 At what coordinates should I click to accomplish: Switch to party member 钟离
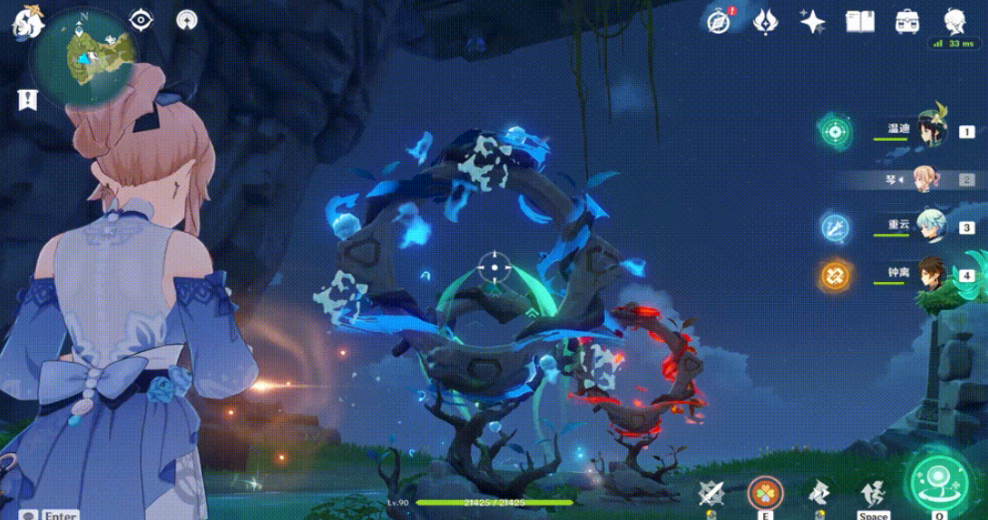pyautogui.click(x=930, y=274)
